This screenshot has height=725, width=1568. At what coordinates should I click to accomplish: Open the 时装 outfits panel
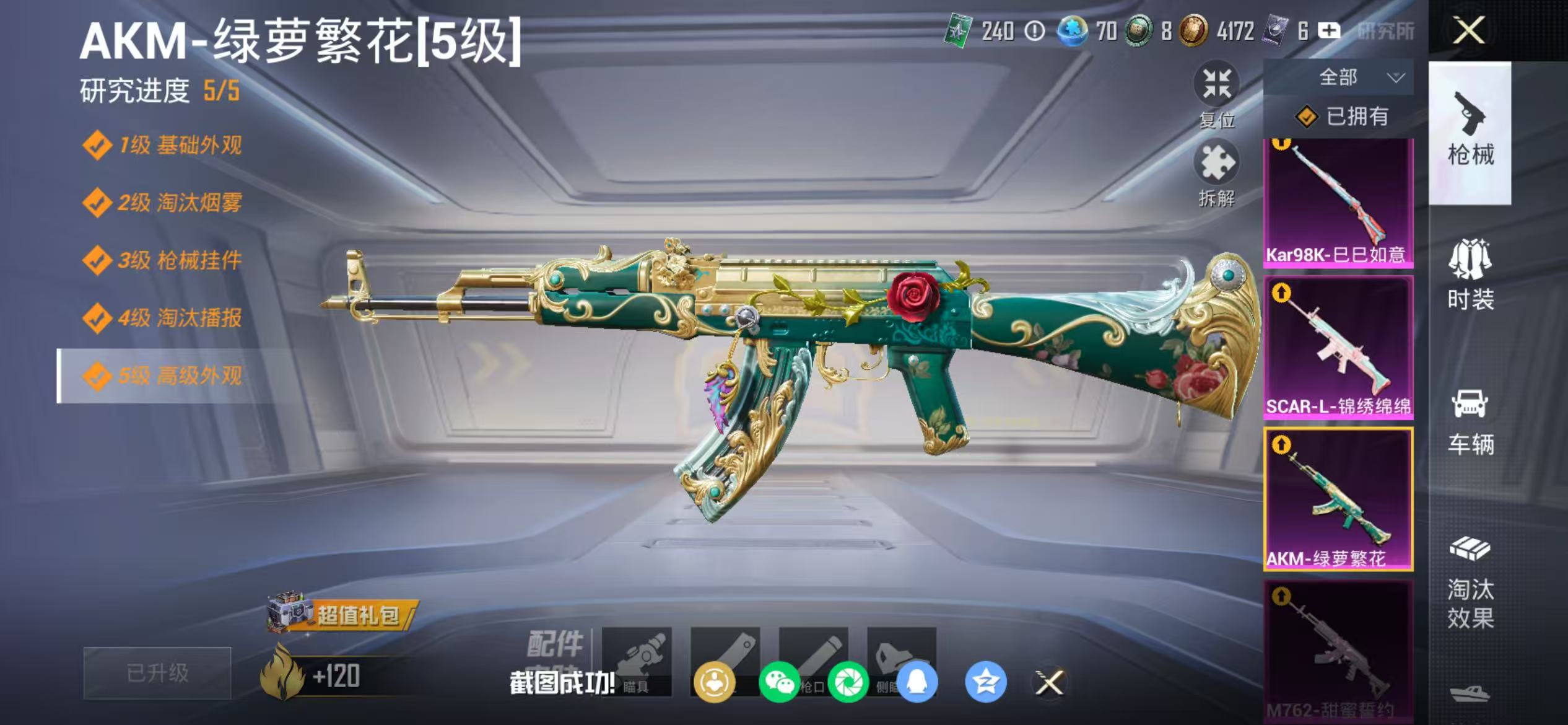(1472, 279)
